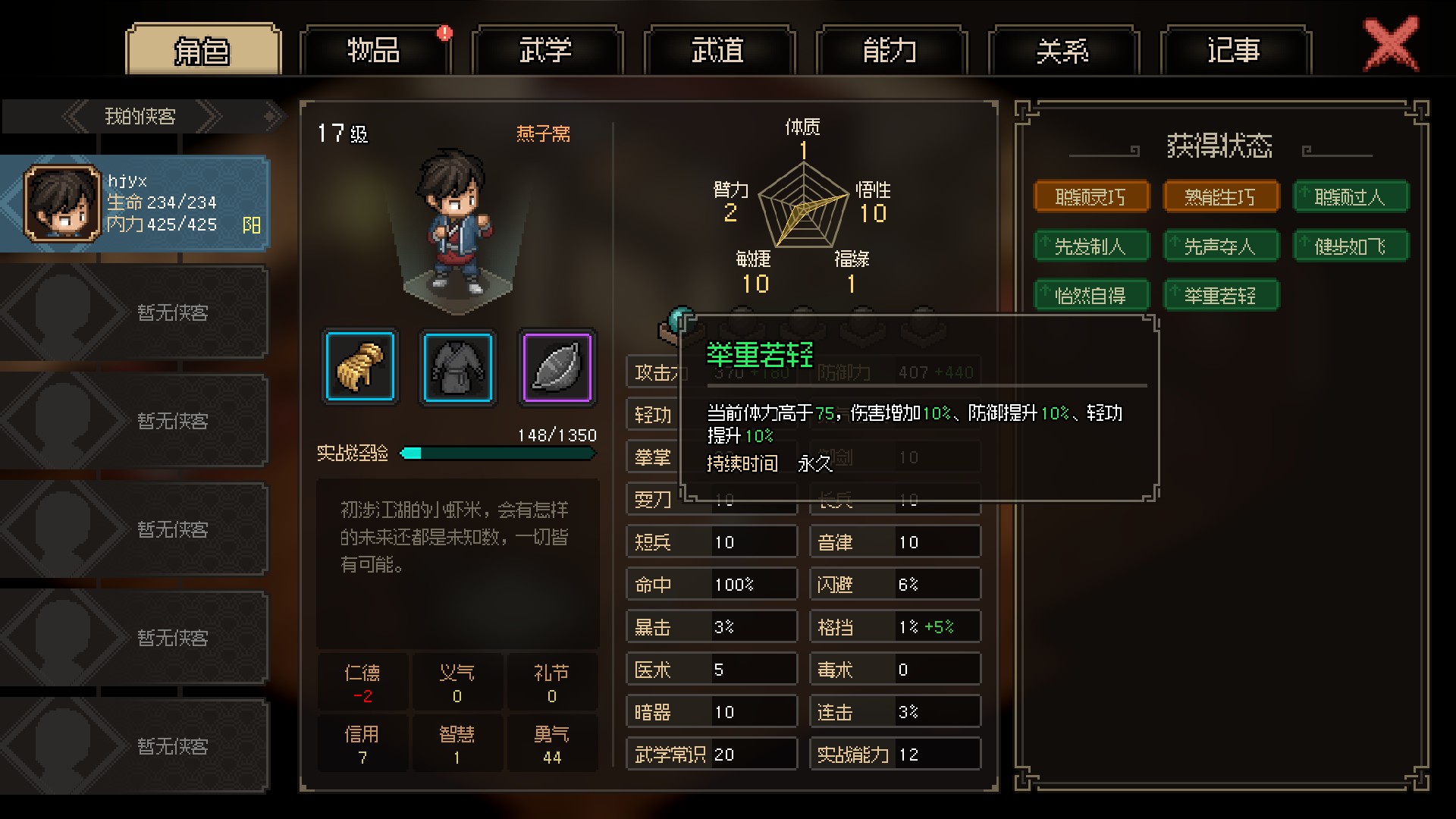Image resolution: width=1456 pixels, height=819 pixels.
Task: Click the 聪颖灵巧 orange status icon
Action: [1092, 196]
